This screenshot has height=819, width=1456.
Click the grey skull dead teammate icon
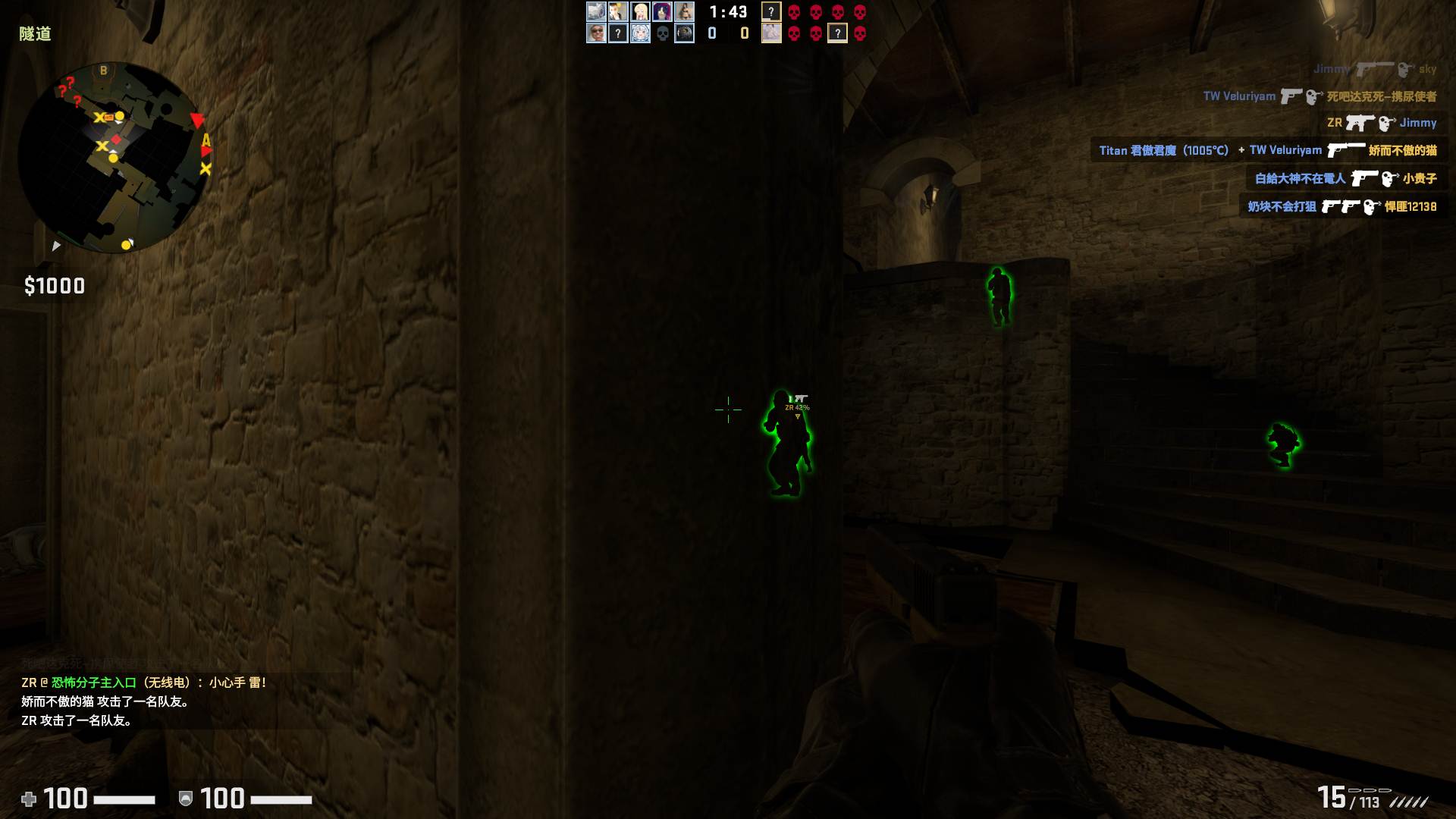662,33
